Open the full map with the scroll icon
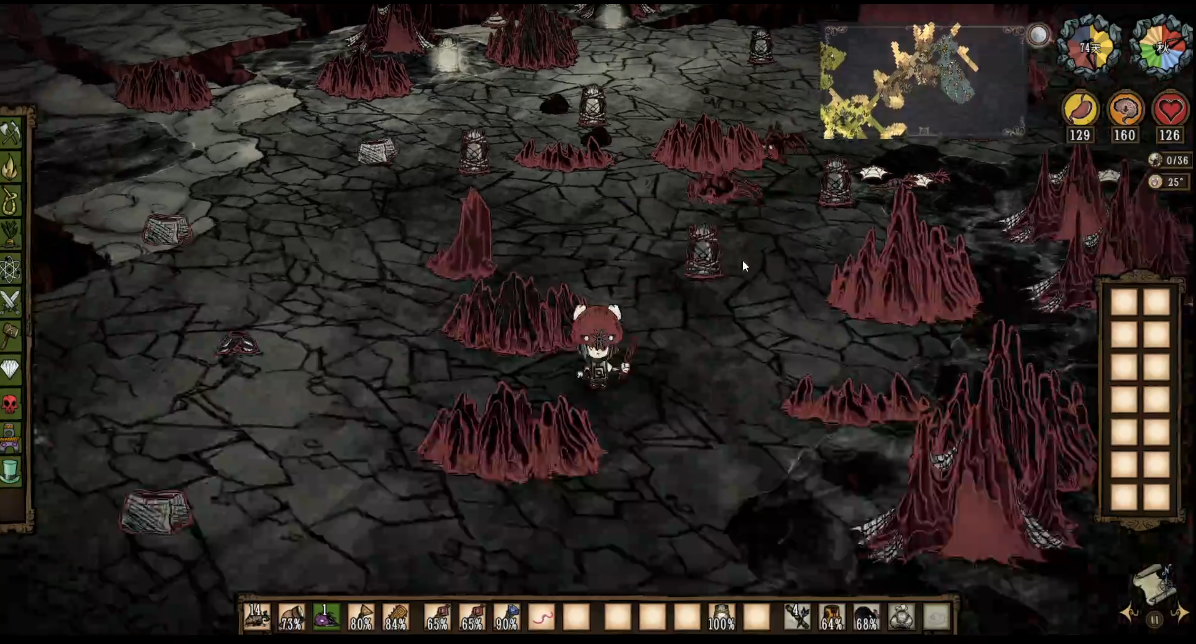The height and width of the screenshot is (644, 1196). [x=1154, y=584]
